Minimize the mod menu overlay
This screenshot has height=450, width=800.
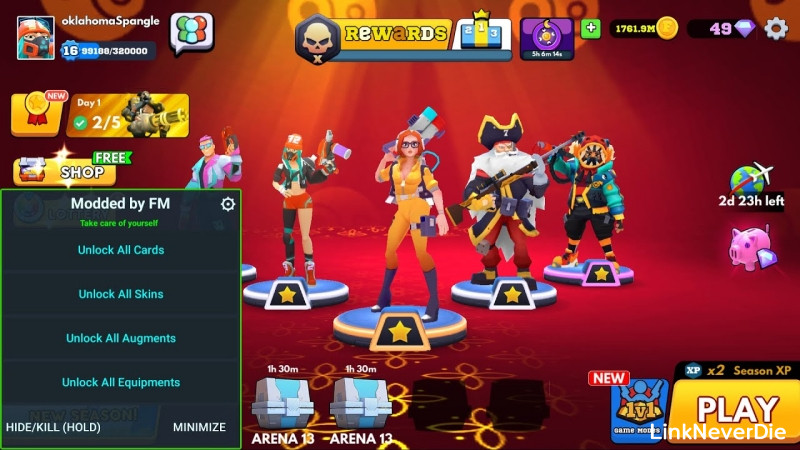click(x=199, y=427)
